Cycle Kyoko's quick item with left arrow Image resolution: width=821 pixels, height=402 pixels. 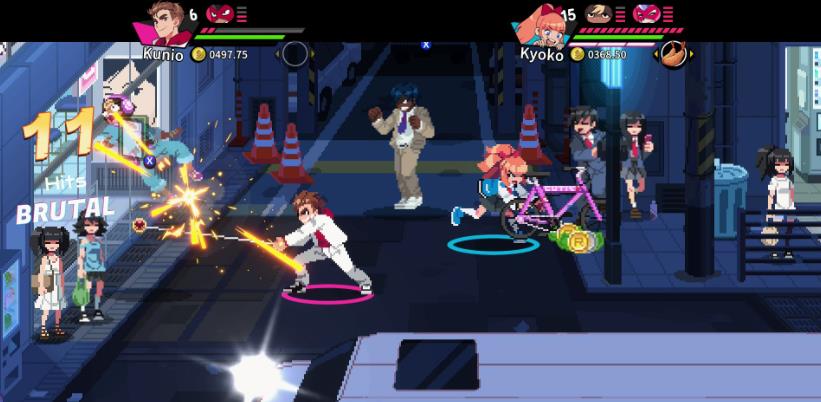tap(656, 53)
